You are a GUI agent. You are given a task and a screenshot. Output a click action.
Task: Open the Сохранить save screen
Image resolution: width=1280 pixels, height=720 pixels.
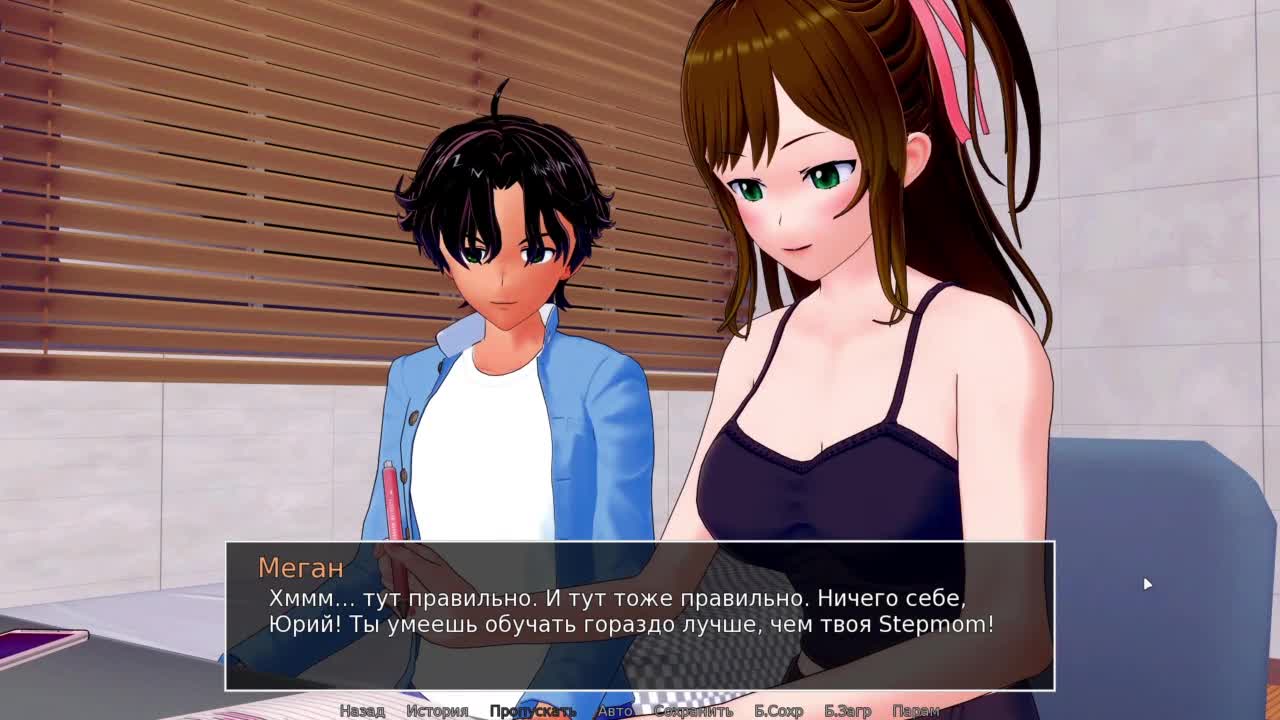693,711
